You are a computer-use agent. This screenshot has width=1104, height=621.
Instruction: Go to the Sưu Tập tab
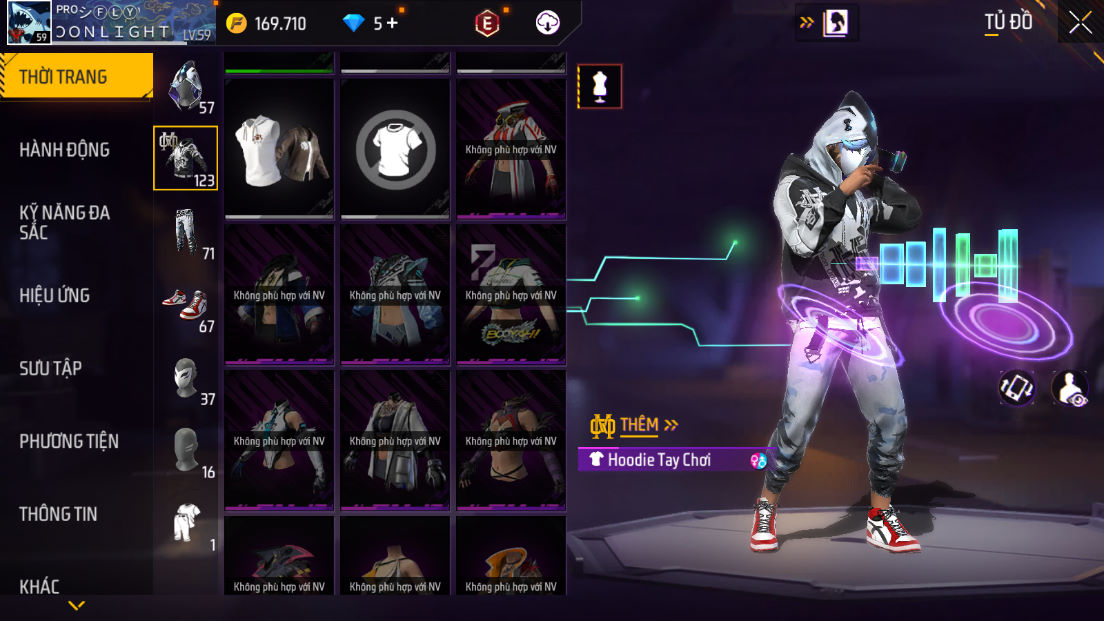pyautogui.click(x=51, y=368)
